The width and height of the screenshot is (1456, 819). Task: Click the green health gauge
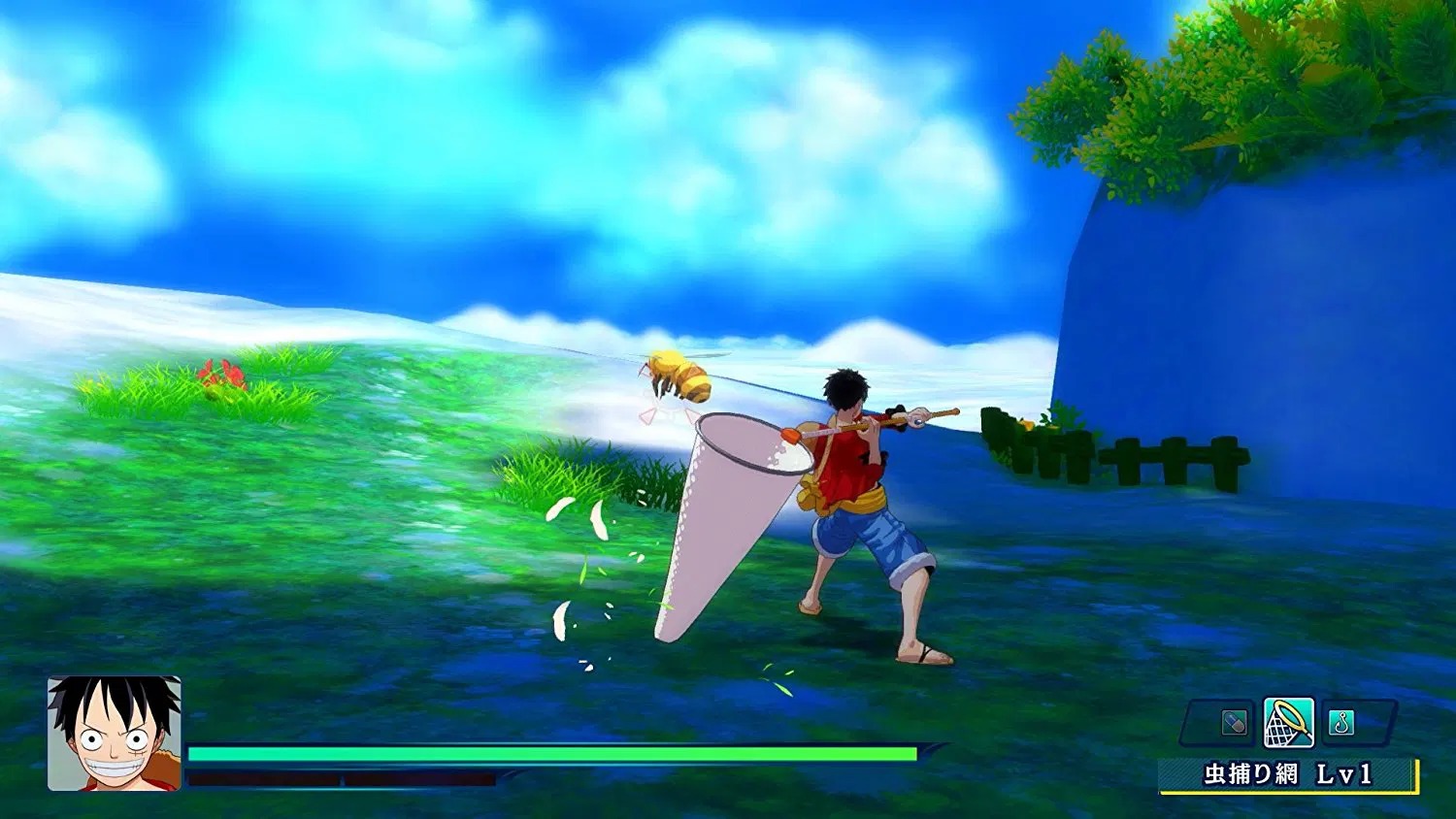[553, 752]
